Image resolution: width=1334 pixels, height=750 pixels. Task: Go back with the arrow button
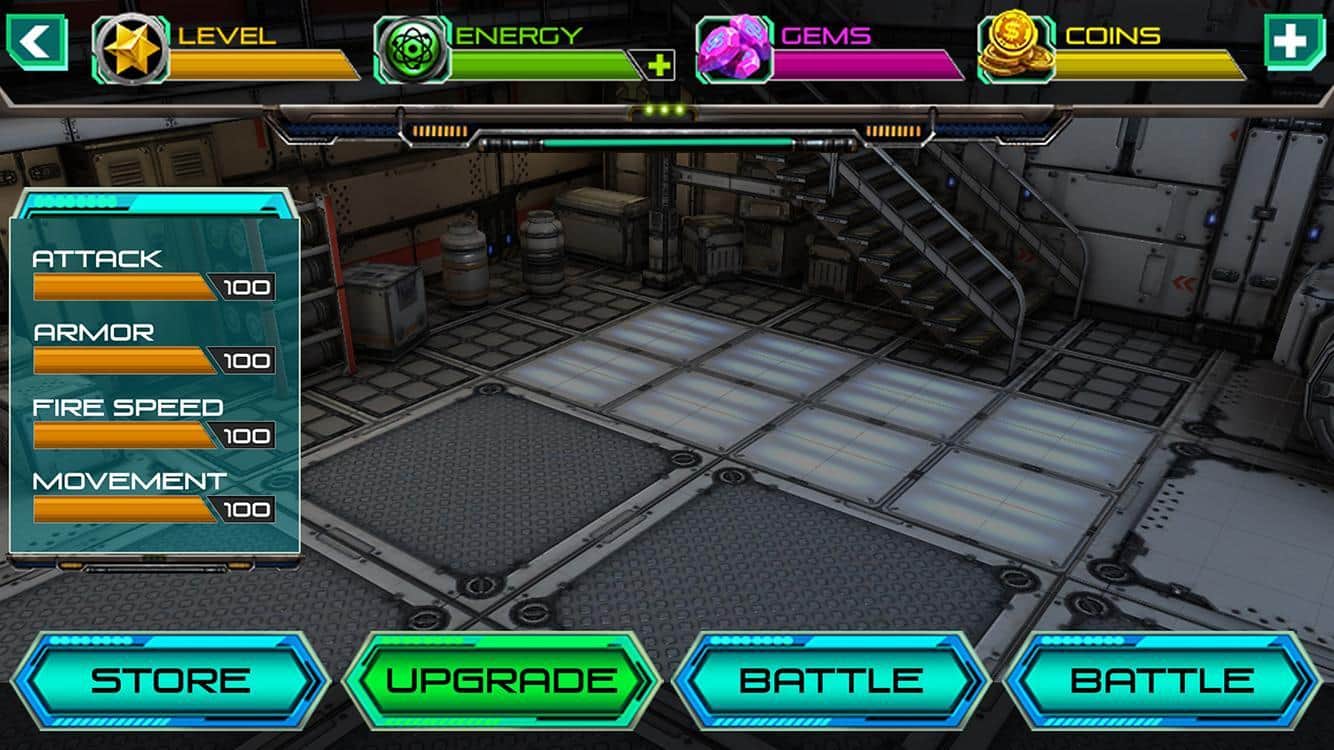pos(37,42)
